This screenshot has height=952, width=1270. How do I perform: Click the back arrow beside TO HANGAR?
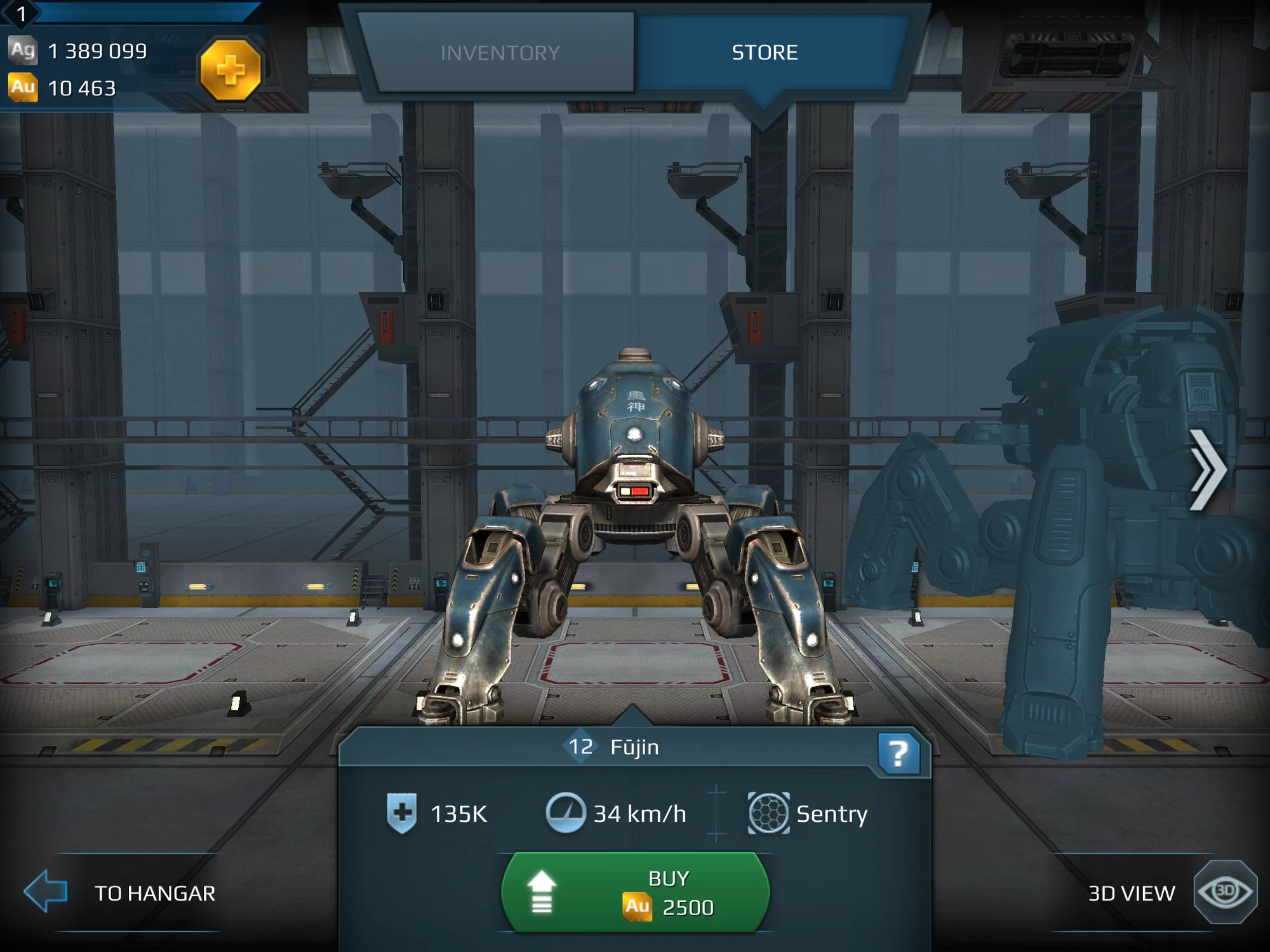point(46,893)
